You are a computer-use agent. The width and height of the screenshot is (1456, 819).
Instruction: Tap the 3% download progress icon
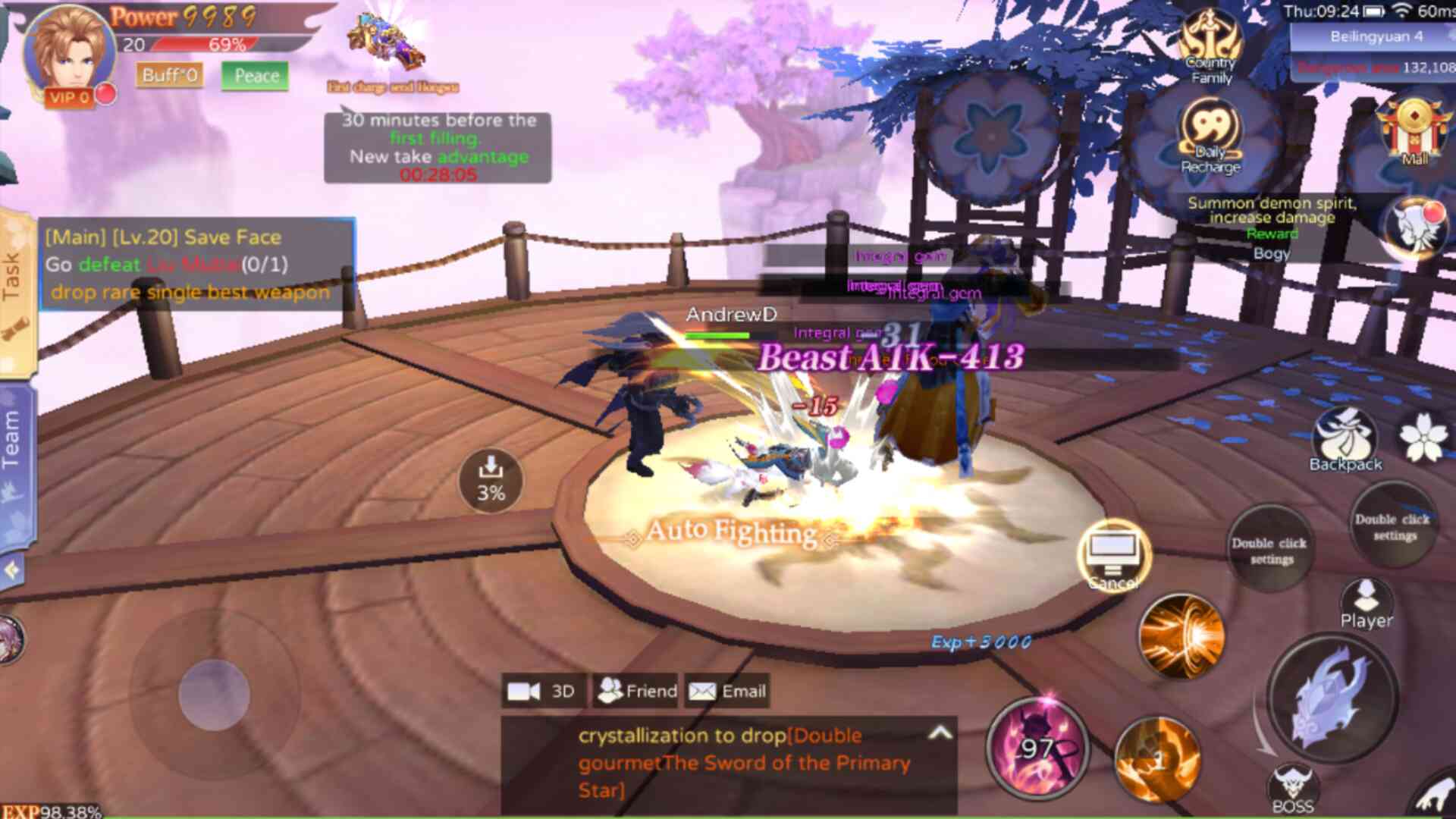point(491,480)
